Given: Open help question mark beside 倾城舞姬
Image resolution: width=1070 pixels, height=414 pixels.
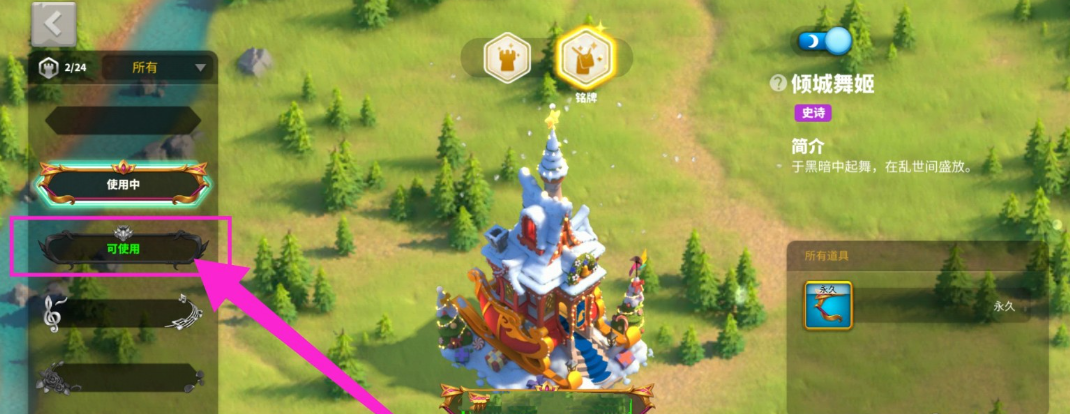Looking at the screenshot, I should (x=778, y=85).
